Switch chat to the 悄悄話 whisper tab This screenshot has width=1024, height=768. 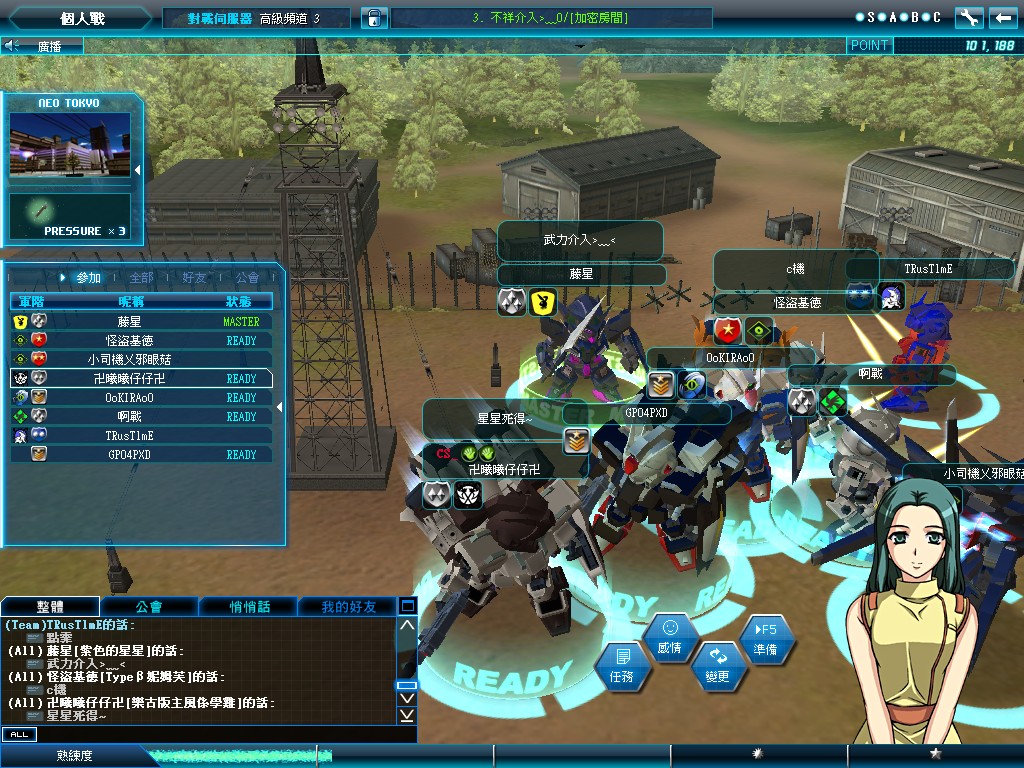[248, 607]
